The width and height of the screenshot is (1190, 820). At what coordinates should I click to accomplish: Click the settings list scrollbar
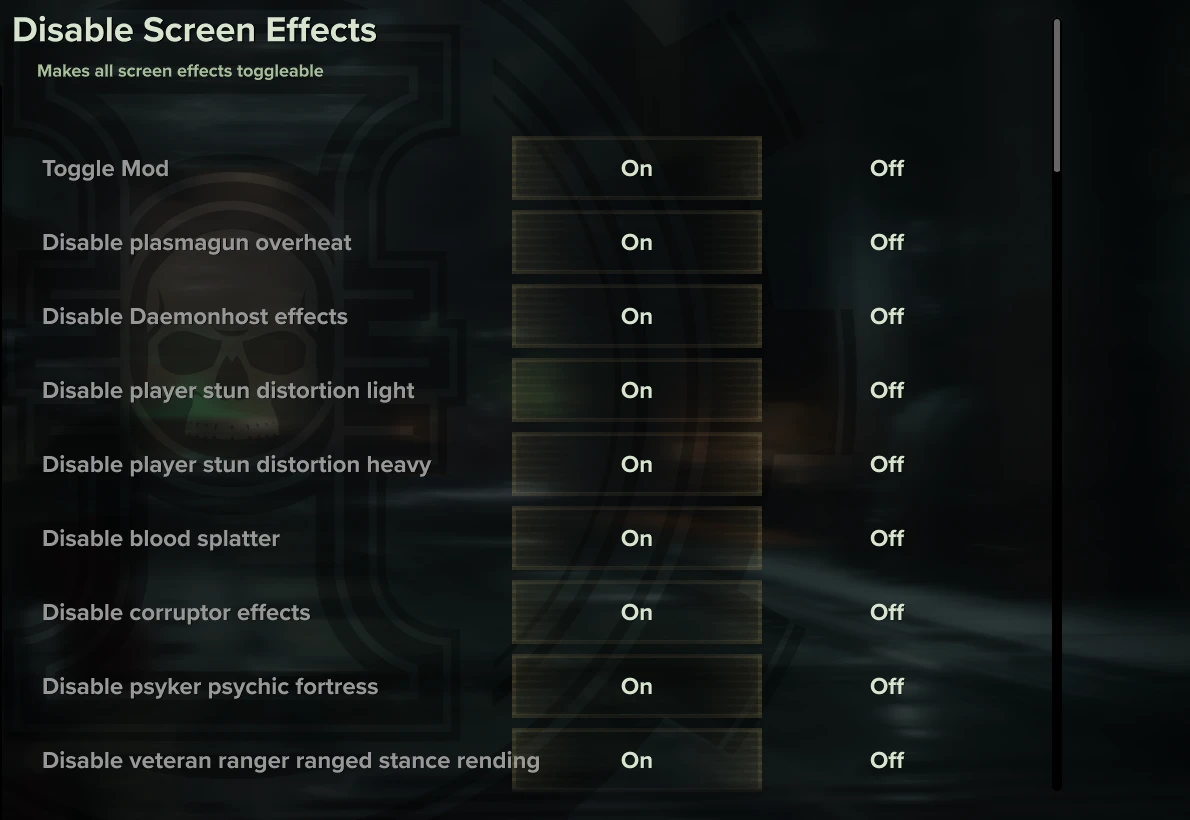point(1057,96)
